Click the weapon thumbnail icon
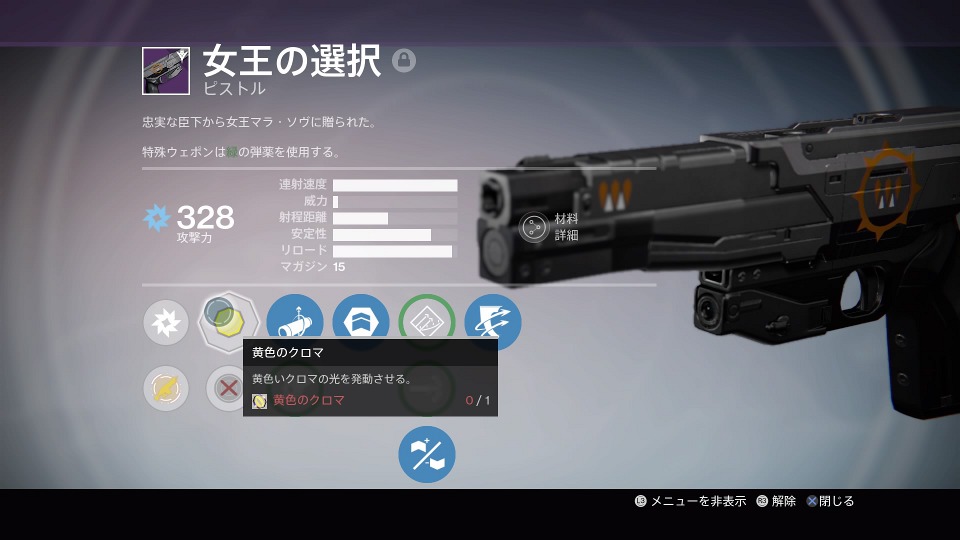The height and width of the screenshot is (540, 960). [x=165, y=71]
